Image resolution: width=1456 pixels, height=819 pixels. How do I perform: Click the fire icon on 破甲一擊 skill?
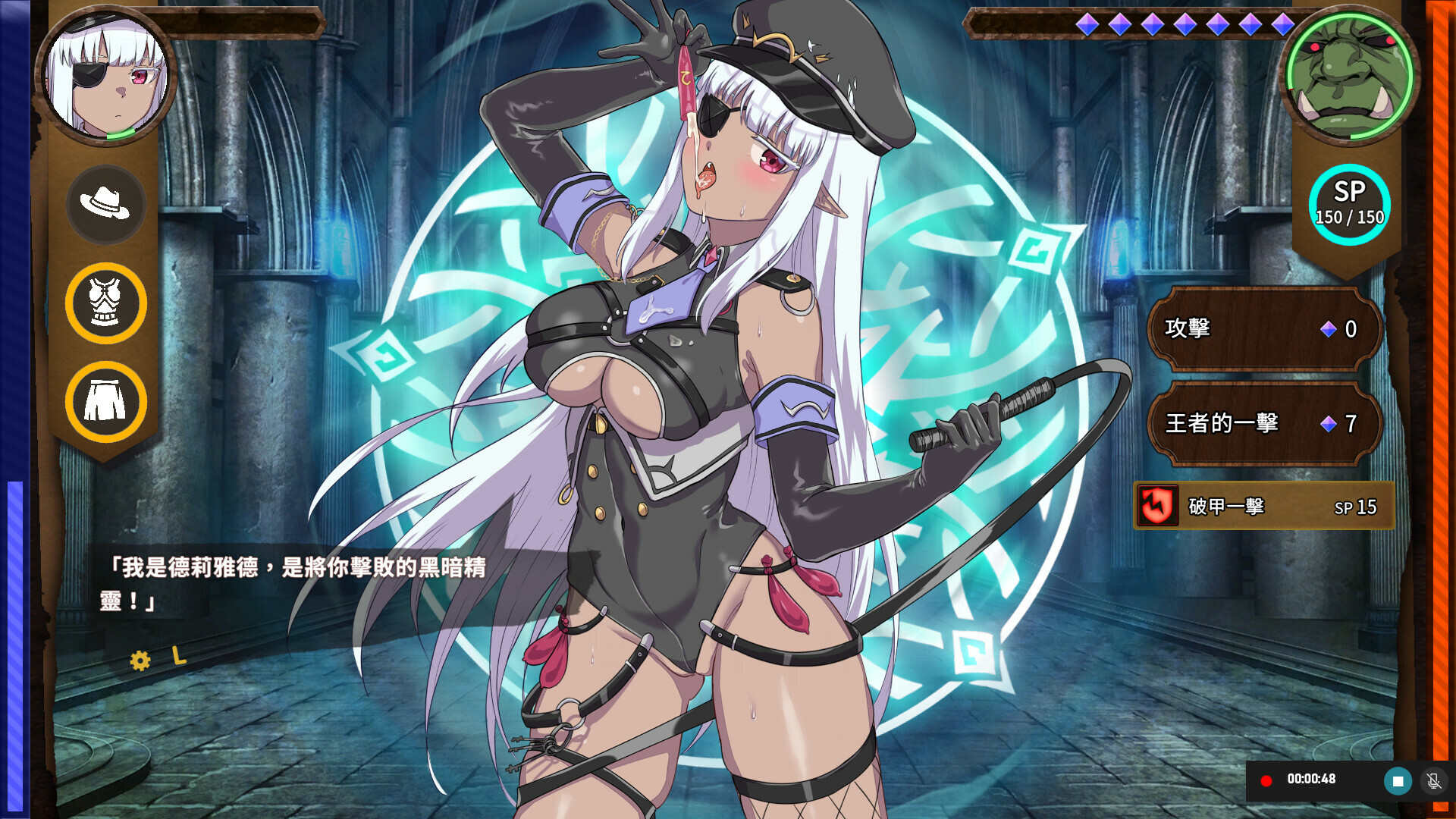point(1158,505)
